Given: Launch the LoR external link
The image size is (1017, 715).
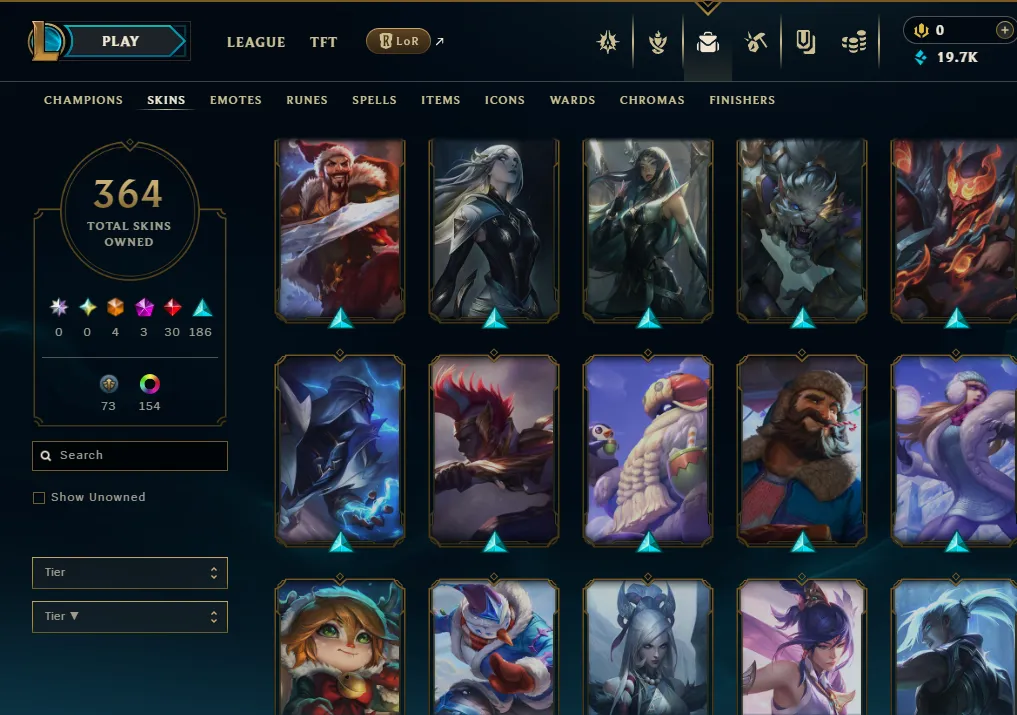Looking at the screenshot, I should pos(399,41).
